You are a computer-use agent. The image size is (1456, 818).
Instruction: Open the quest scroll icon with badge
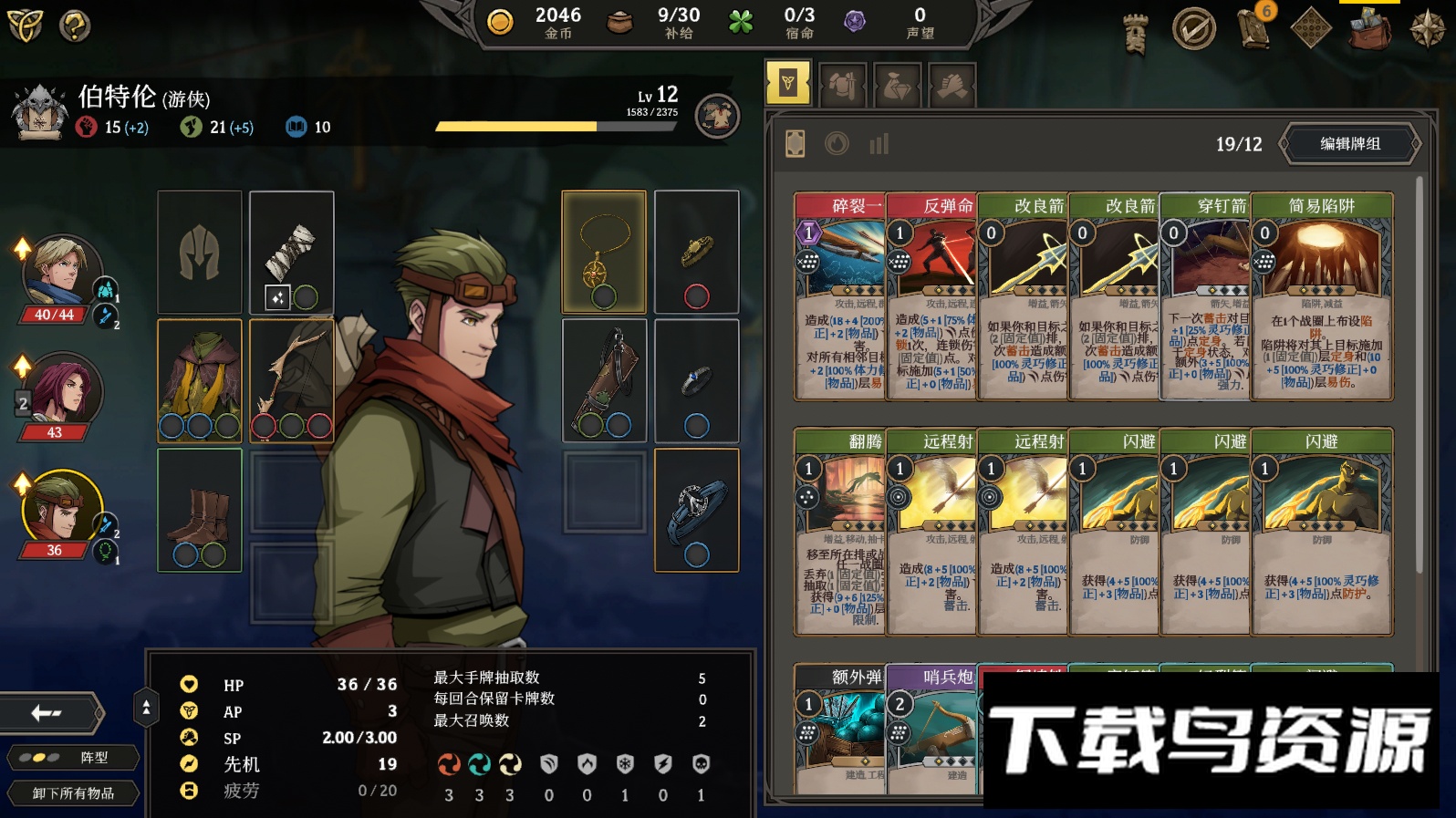(1253, 29)
